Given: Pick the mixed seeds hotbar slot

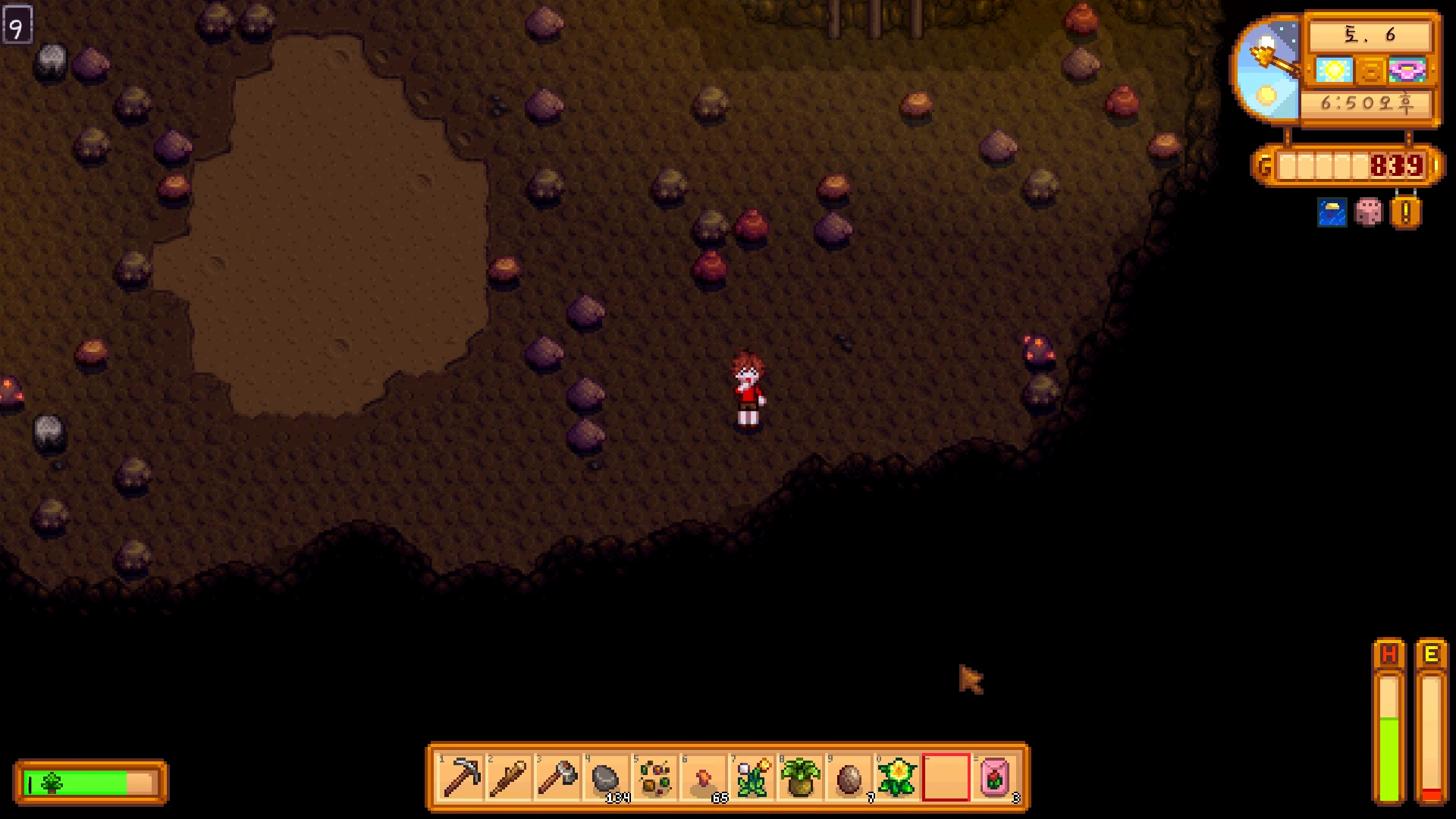Looking at the screenshot, I should pyautogui.click(x=654, y=777).
